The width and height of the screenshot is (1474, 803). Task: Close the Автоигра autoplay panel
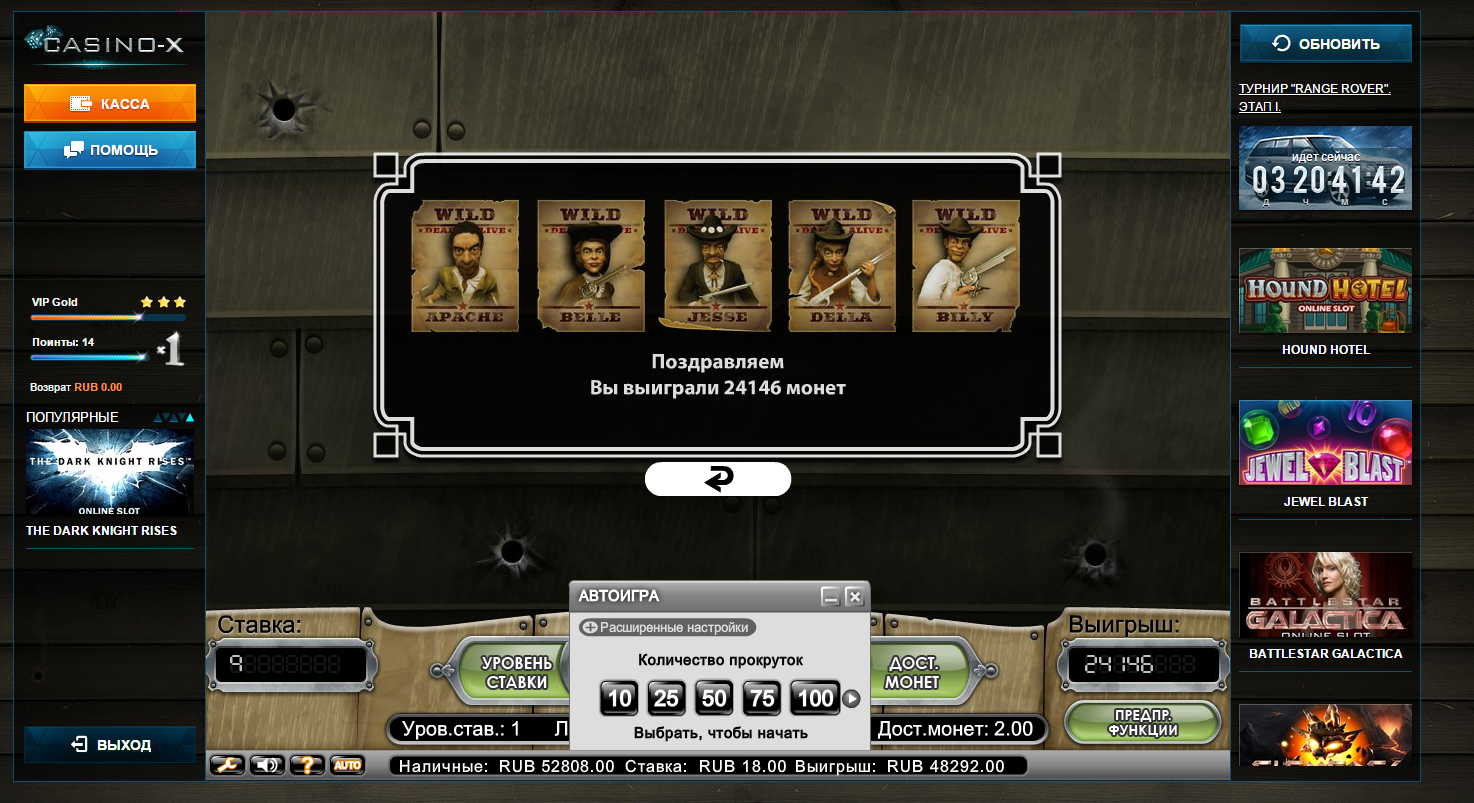click(854, 597)
